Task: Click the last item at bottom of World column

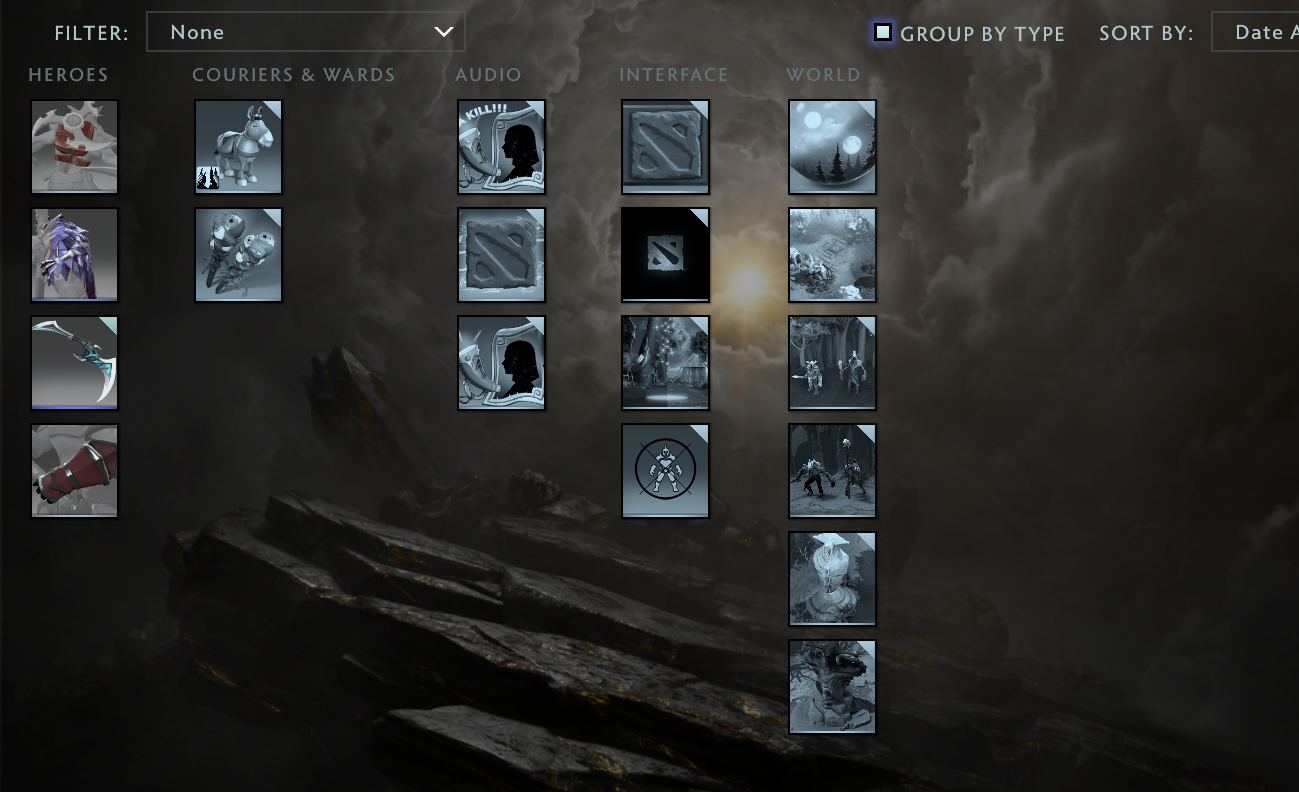Action: coord(832,686)
